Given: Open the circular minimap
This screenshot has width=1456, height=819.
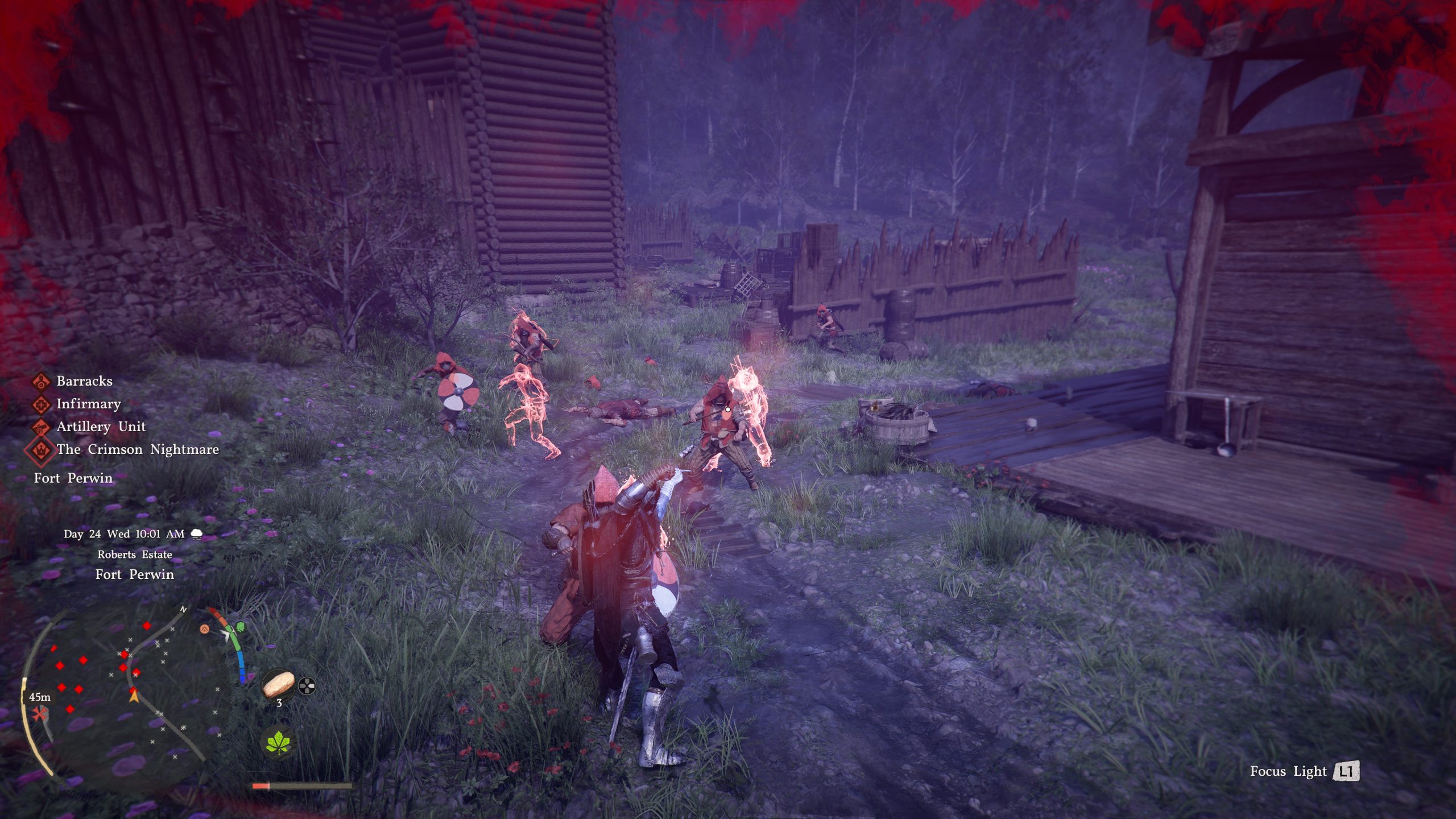Looking at the screenshot, I should tap(125, 694).
